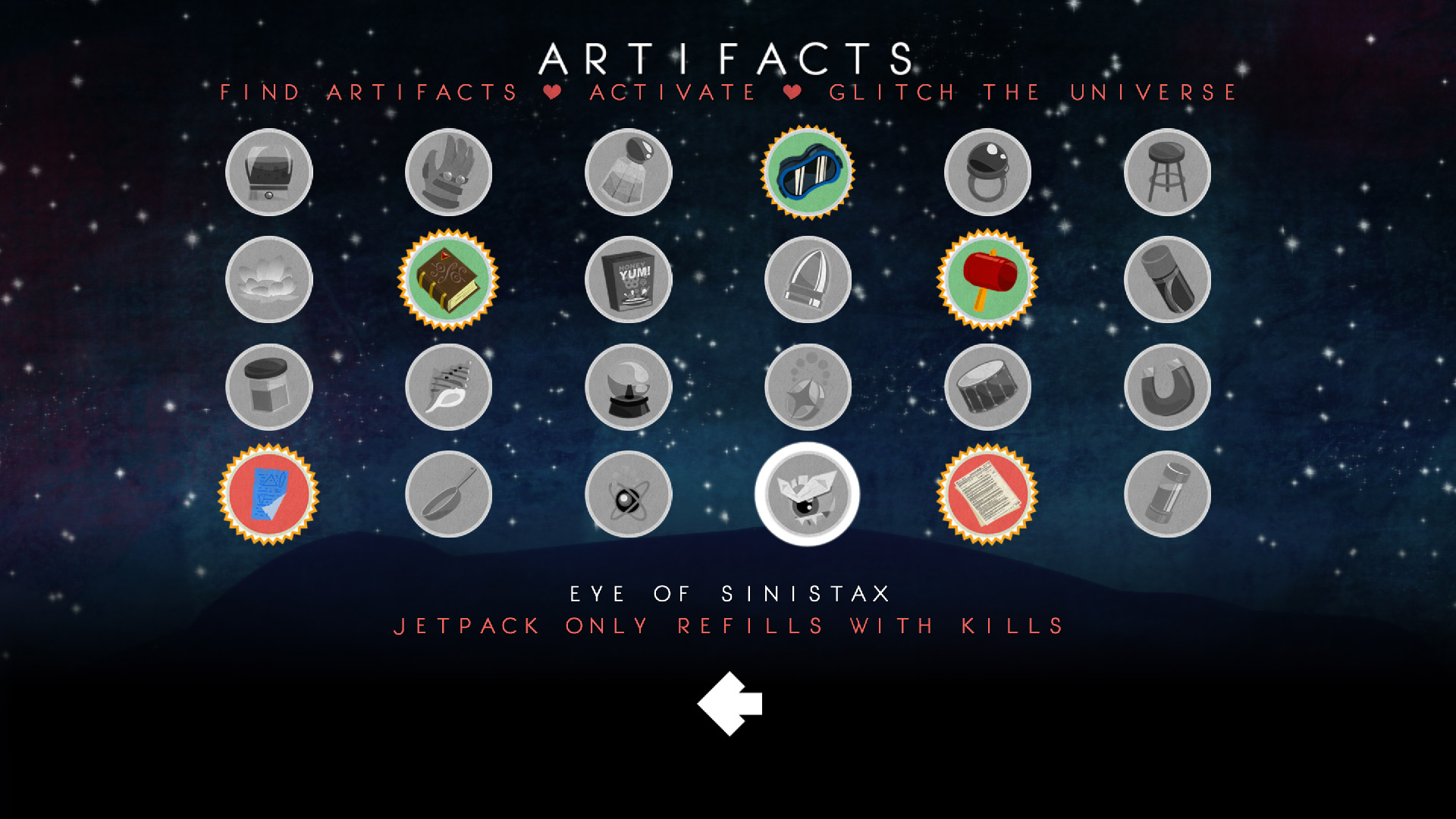Image resolution: width=1456 pixels, height=819 pixels.
Task: Select the glove artifact
Action: click(448, 172)
